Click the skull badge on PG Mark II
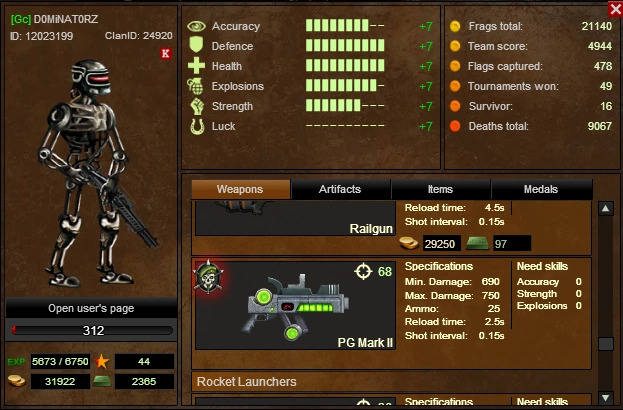This screenshot has width=623, height=410. point(210,277)
